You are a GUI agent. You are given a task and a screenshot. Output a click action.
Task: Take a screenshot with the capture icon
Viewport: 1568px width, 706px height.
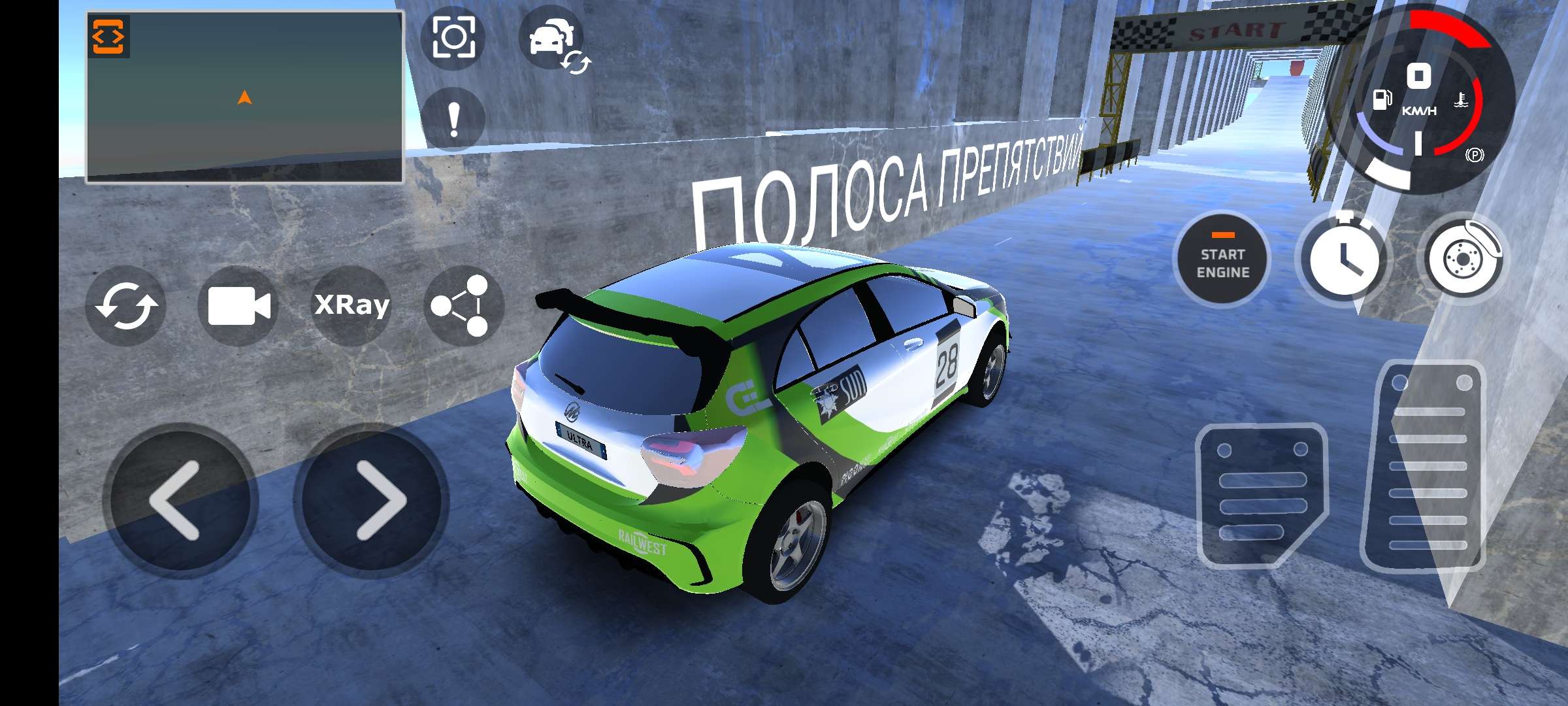[453, 37]
